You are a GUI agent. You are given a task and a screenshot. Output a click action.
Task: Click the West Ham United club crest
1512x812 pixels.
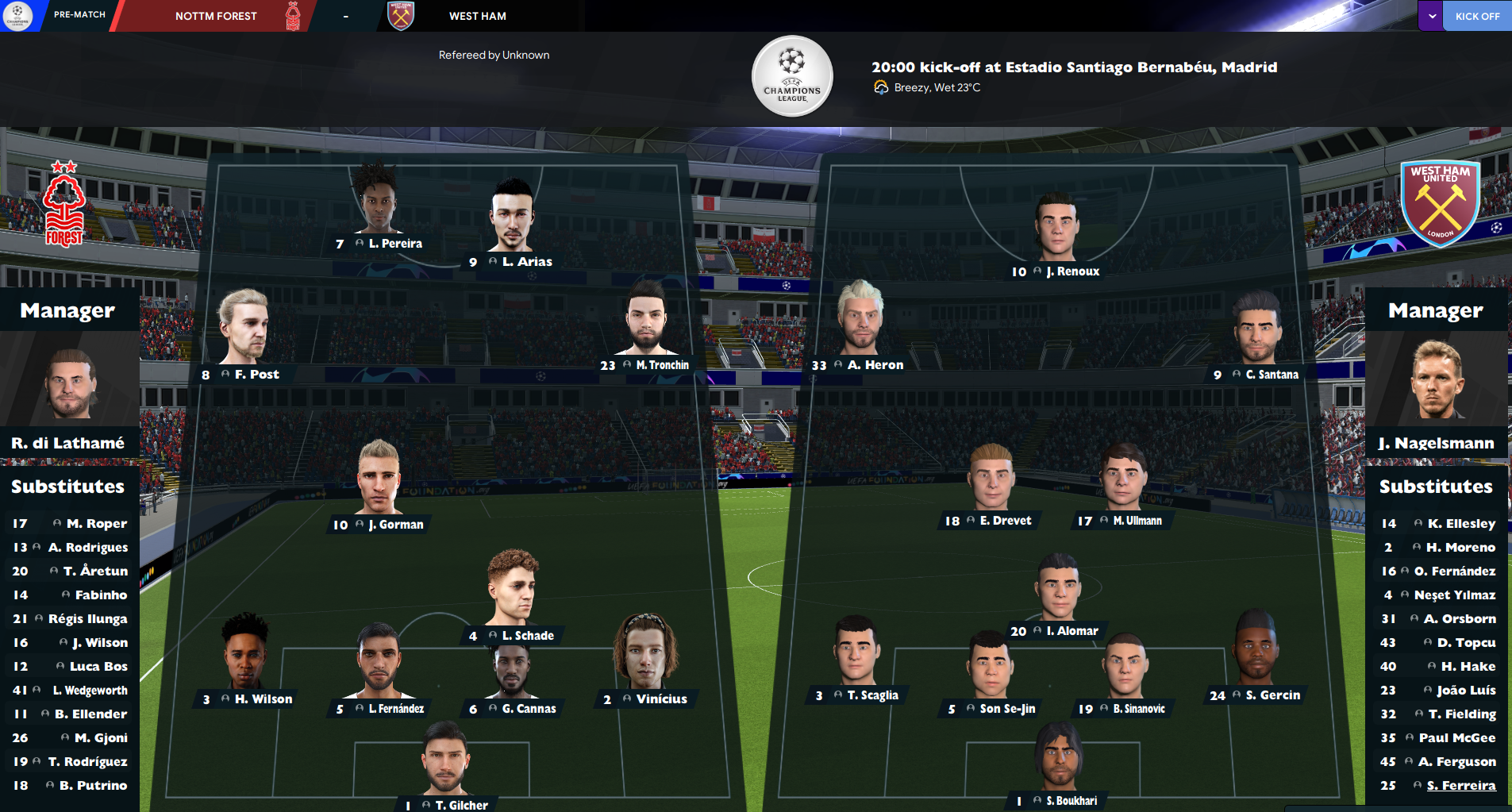(1440, 204)
